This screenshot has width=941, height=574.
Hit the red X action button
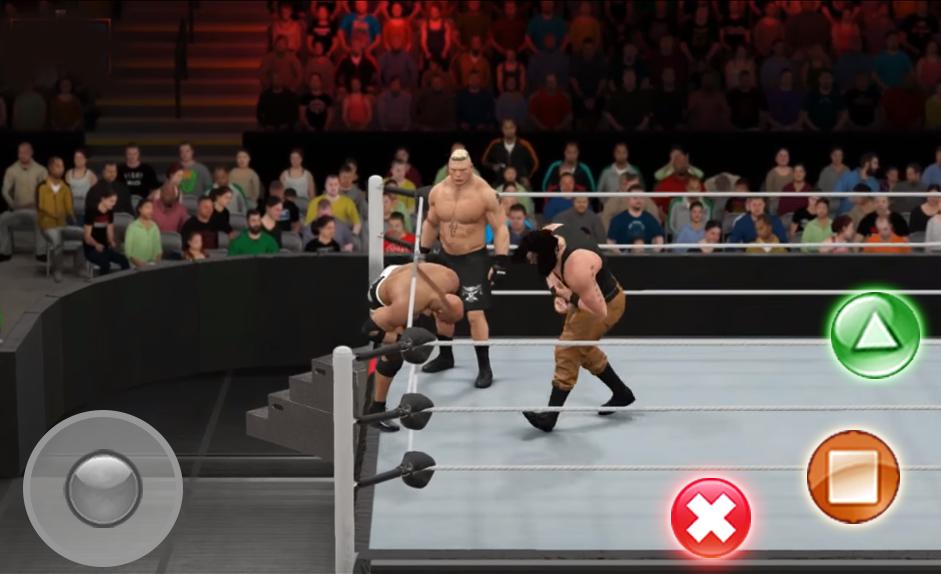(710, 517)
